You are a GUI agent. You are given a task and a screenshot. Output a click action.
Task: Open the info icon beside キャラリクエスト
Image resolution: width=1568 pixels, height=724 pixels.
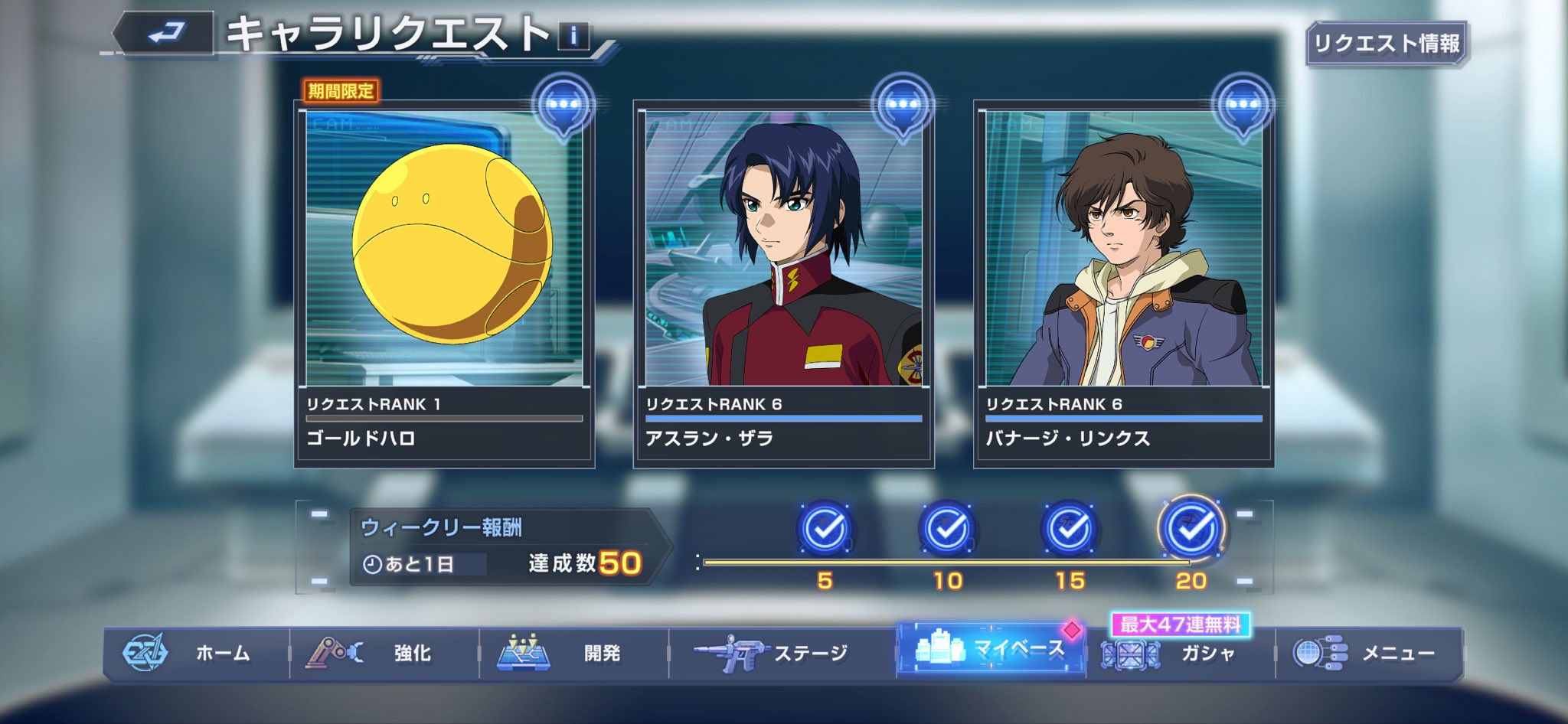click(x=573, y=35)
